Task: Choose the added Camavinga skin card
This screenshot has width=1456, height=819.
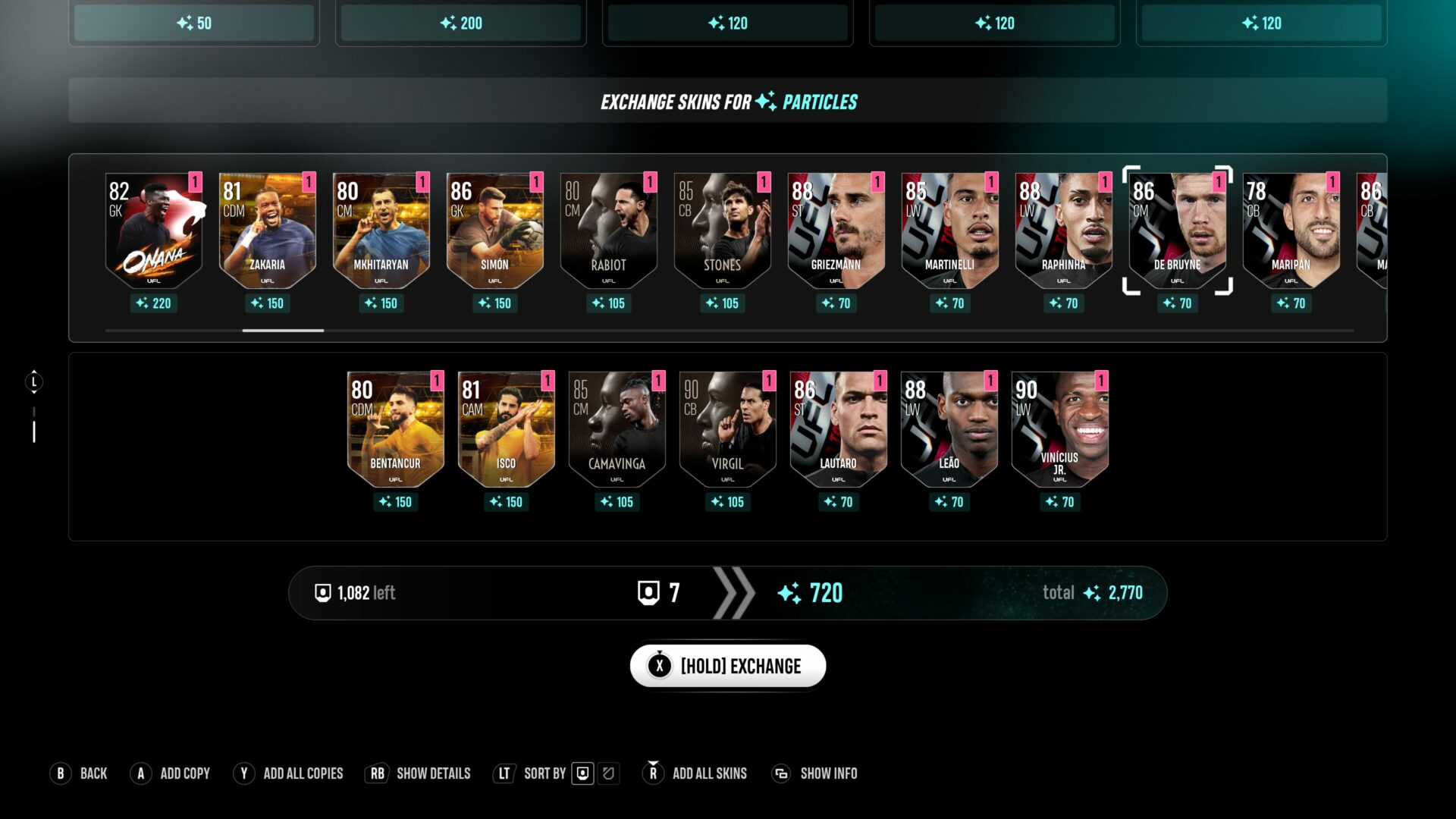Action: 617,430
